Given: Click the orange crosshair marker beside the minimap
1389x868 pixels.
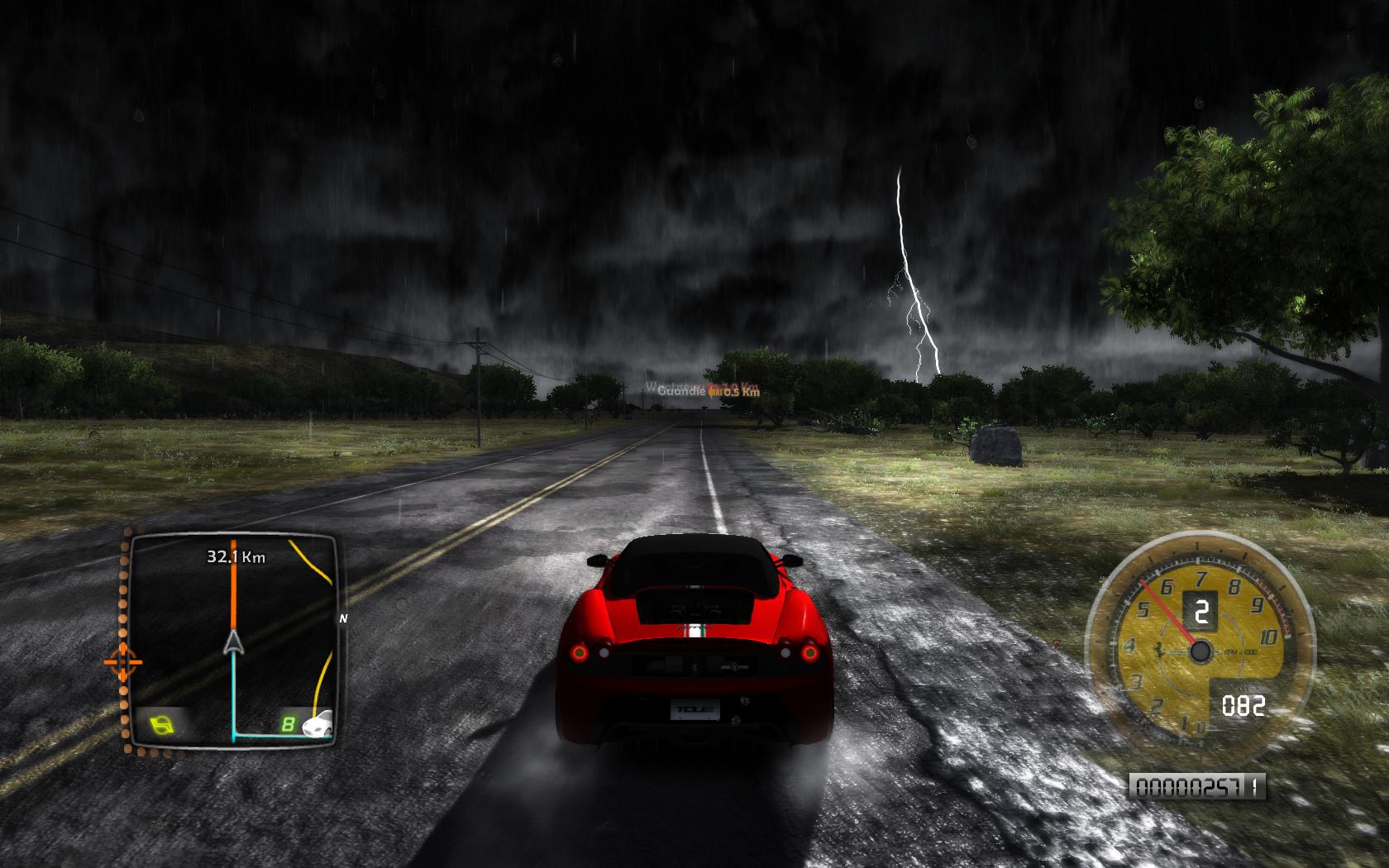Looking at the screenshot, I should click(123, 661).
